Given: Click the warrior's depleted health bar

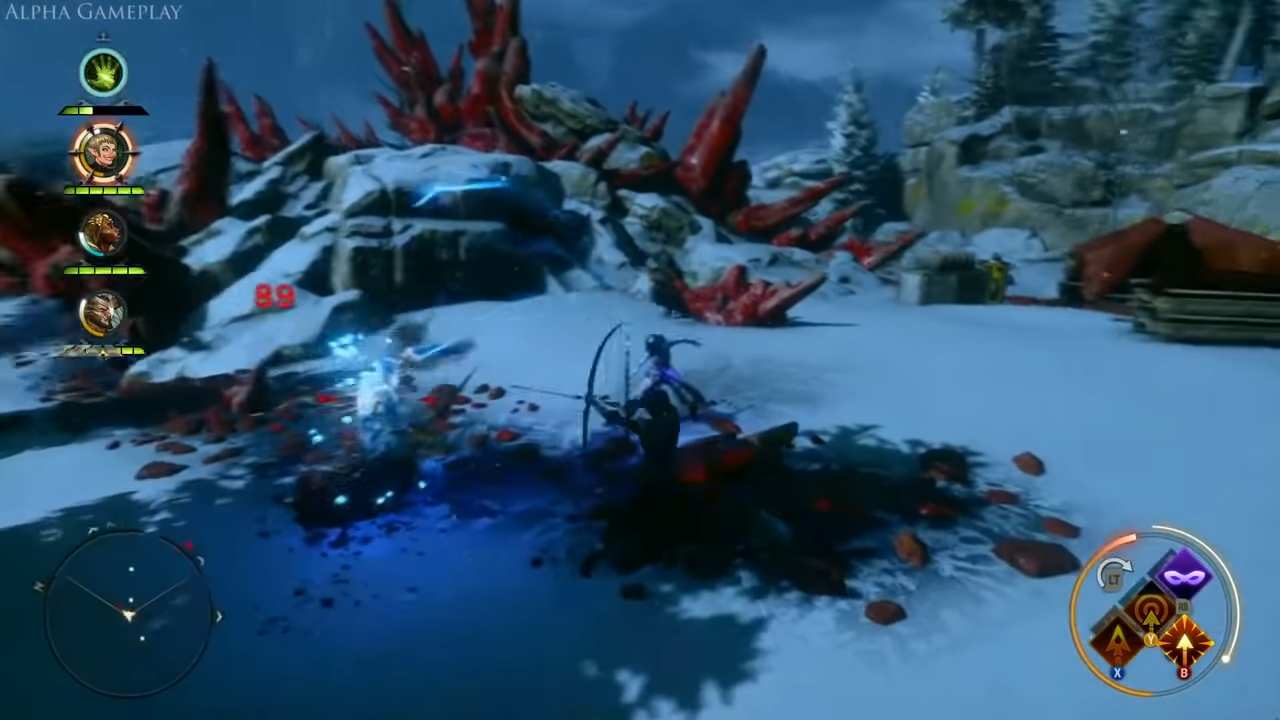Looking at the screenshot, I should 104,349.
